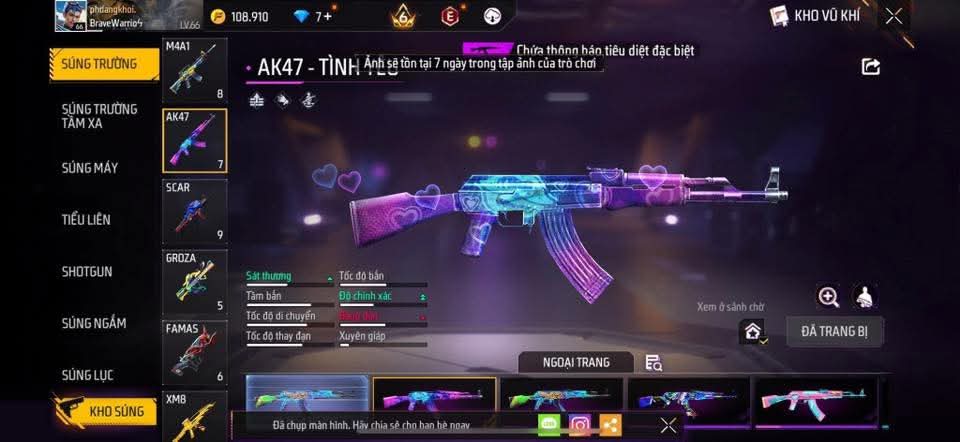This screenshot has height=442, width=960.
Task: Select the GROZA weapon slot
Action: (194, 281)
